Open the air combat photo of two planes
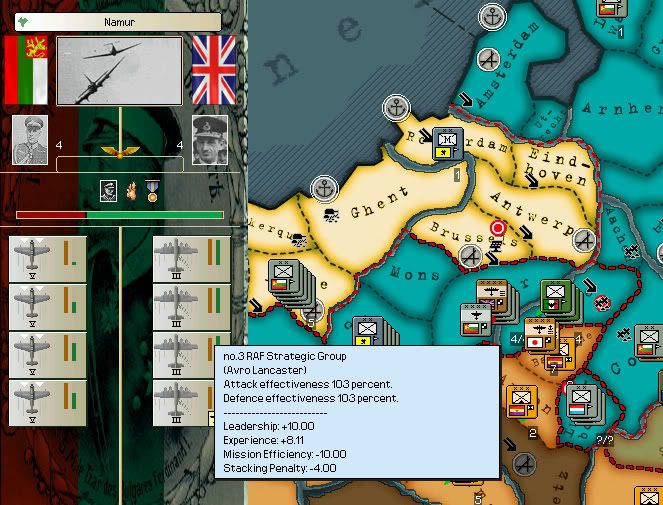The image size is (663, 505). (119, 70)
